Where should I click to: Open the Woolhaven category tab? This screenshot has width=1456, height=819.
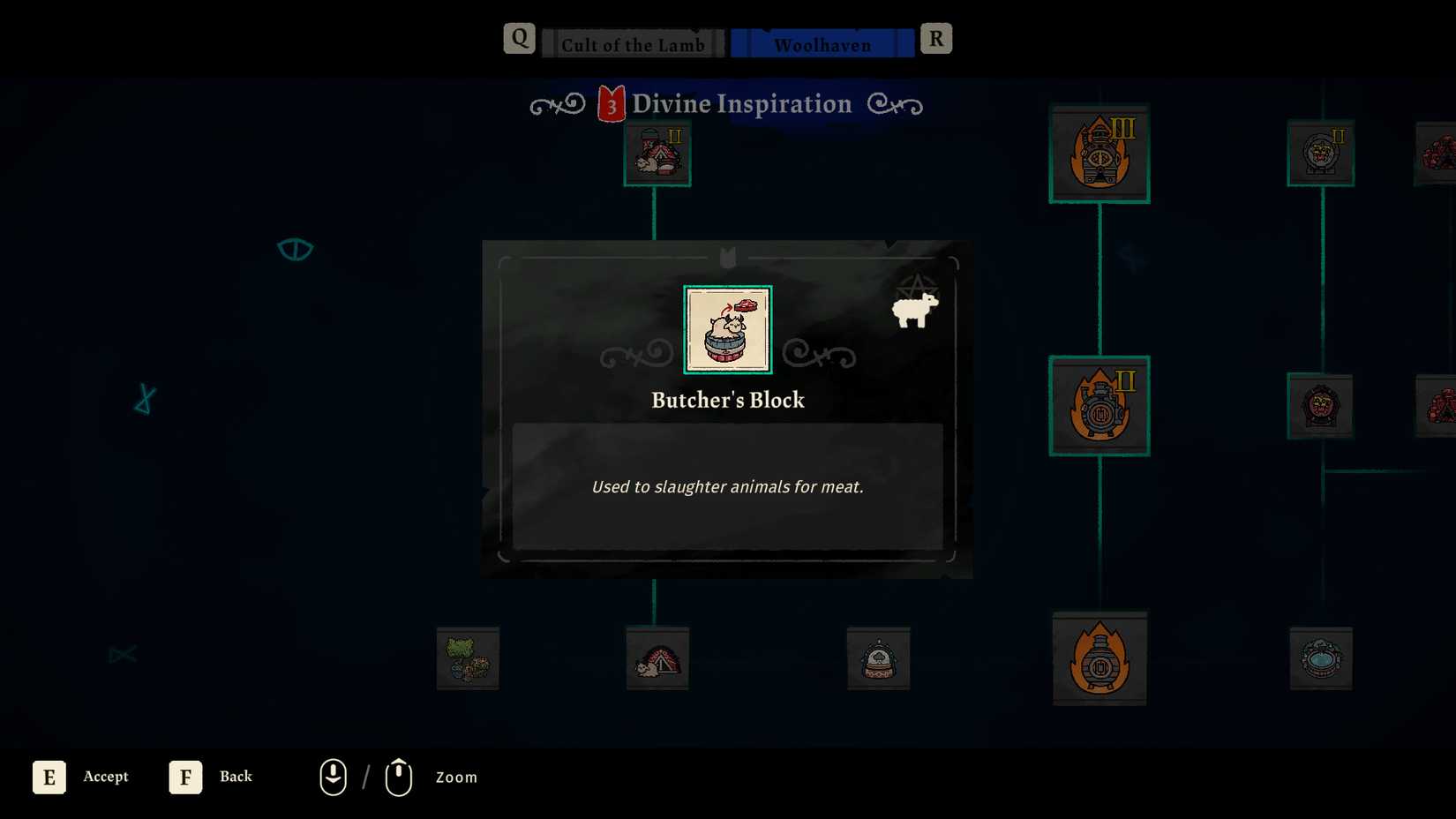click(x=821, y=44)
